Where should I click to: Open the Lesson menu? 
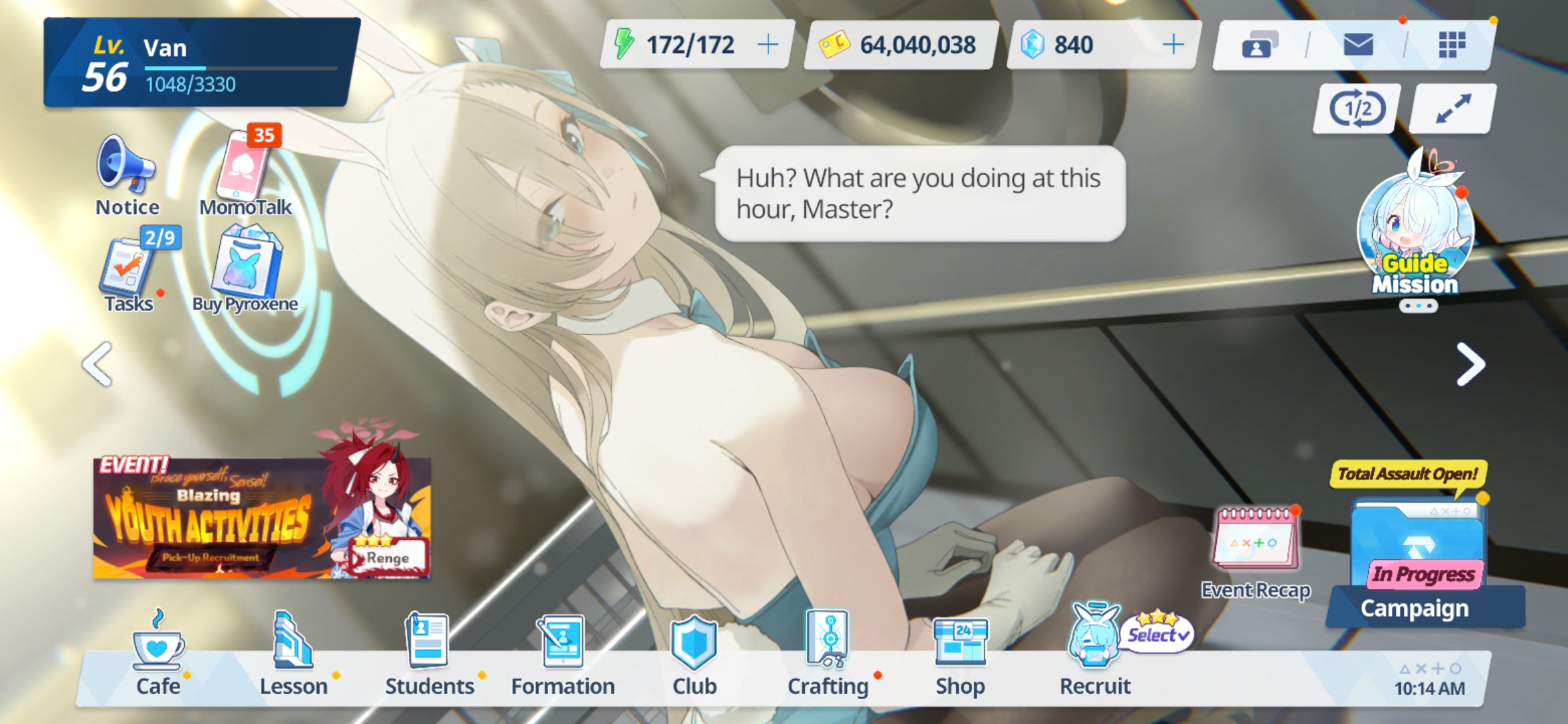coord(293,654)
